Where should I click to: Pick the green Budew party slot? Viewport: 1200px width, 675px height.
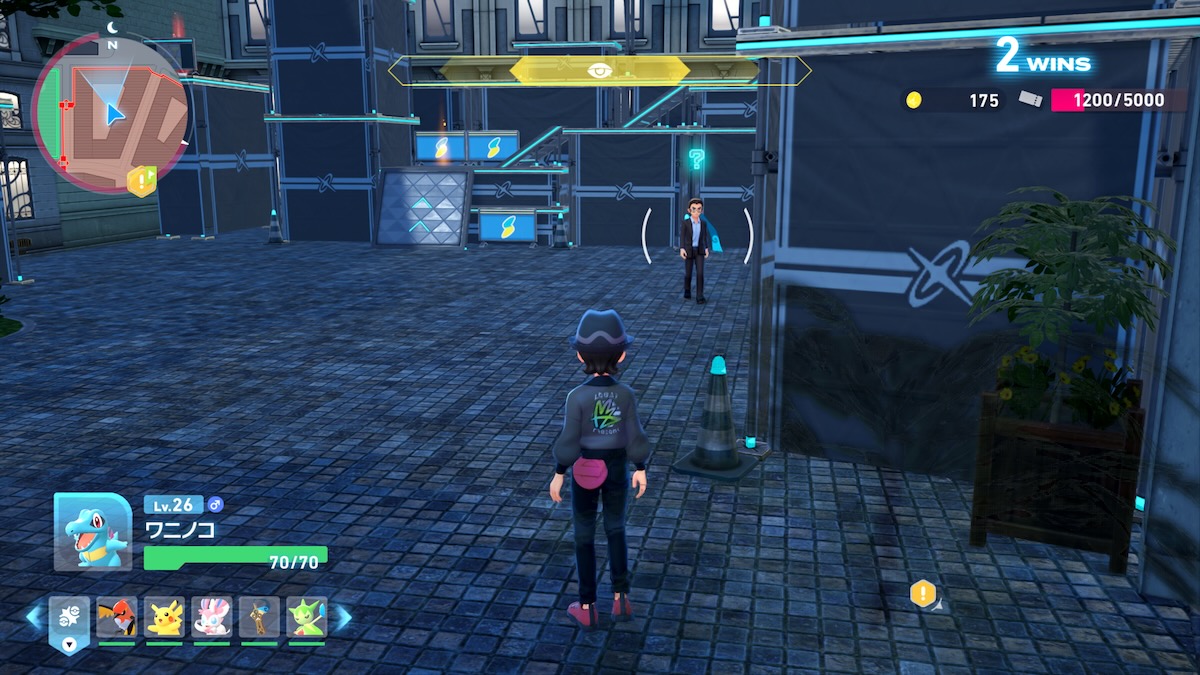click(x=307, y=617)
